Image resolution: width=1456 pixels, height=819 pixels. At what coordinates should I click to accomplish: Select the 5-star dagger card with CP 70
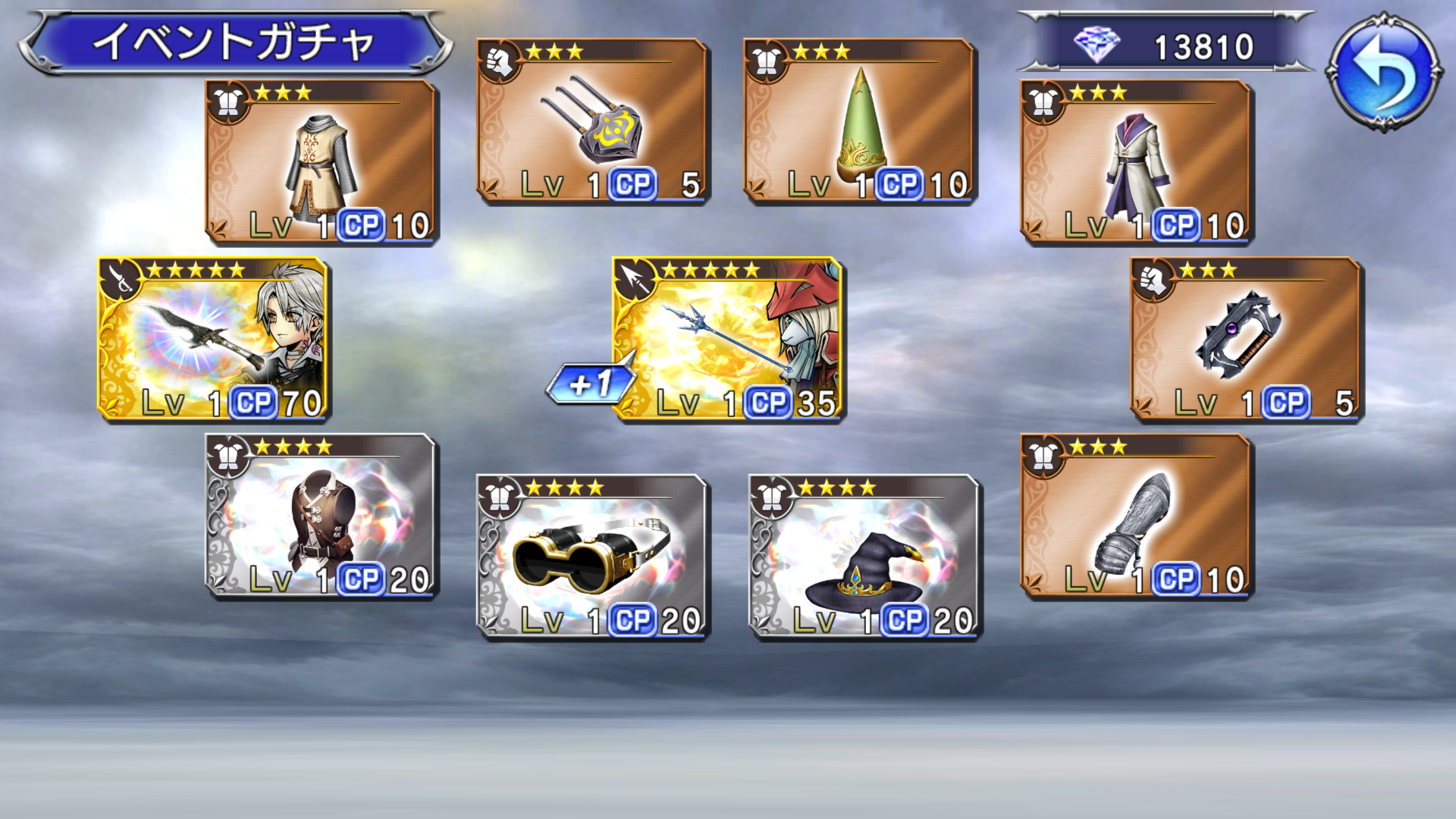(x=213, y=338)
